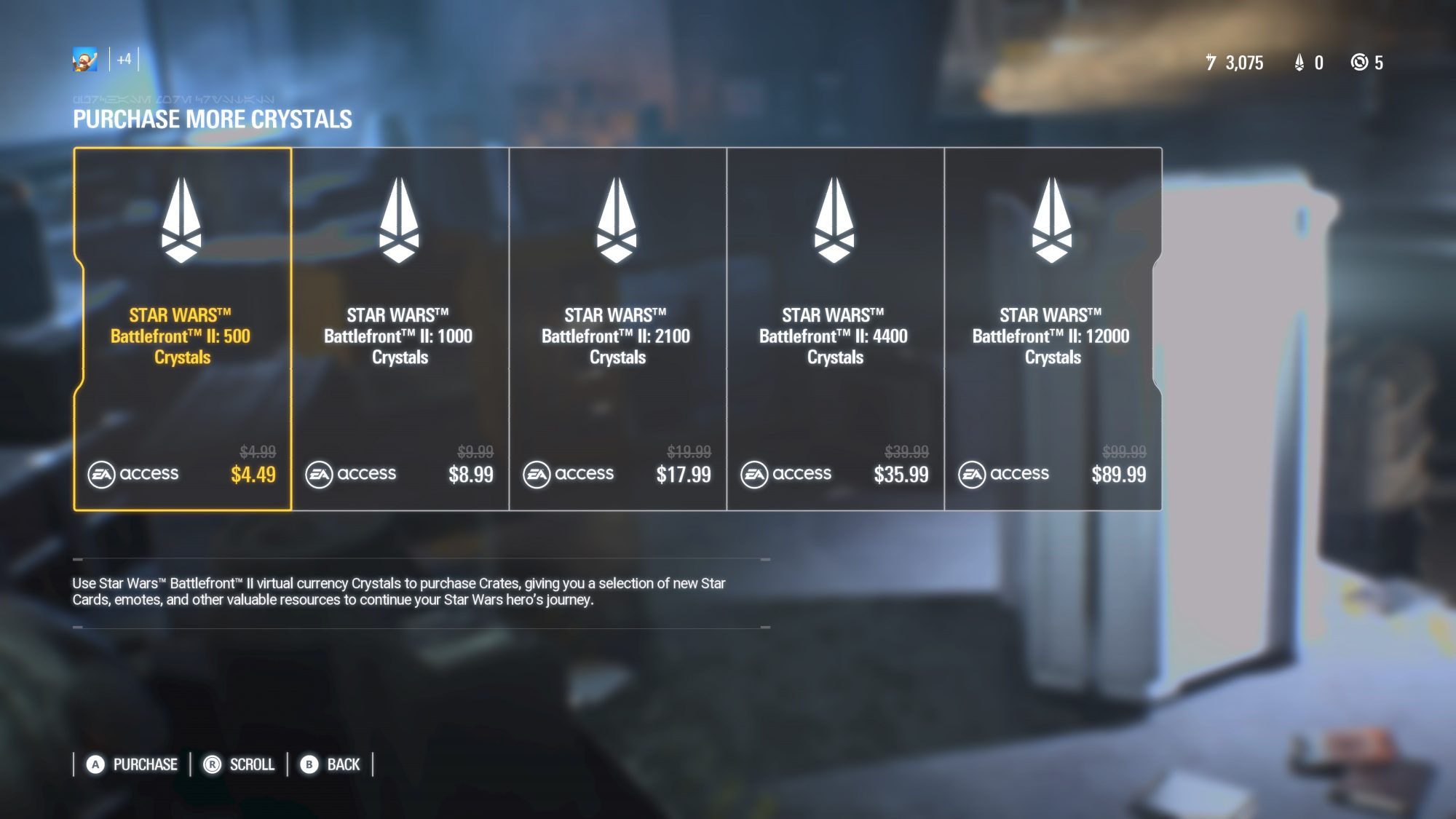Click the EA Access logo on the 4400 Crystals card
Image resolution: width=1456 pixels, height=819 pixels.
(x=788, y=473)
